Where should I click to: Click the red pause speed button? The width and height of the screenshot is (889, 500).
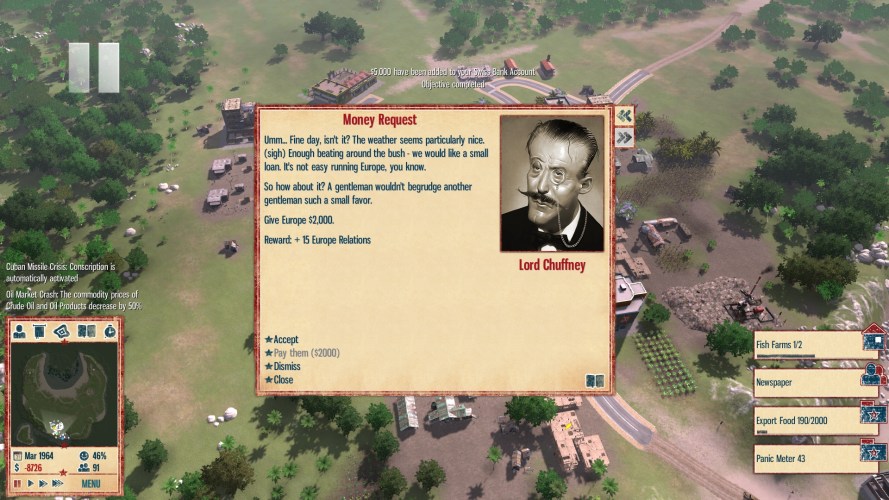click(18, 484)
